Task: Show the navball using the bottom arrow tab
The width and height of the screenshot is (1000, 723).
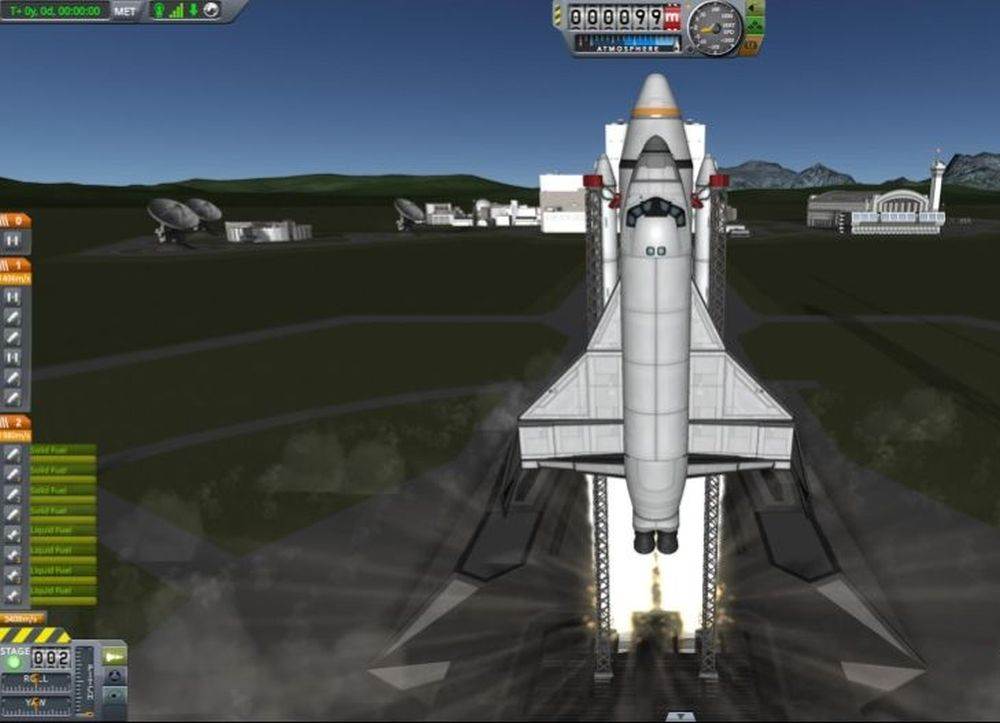Action: (x=680, y=716)
